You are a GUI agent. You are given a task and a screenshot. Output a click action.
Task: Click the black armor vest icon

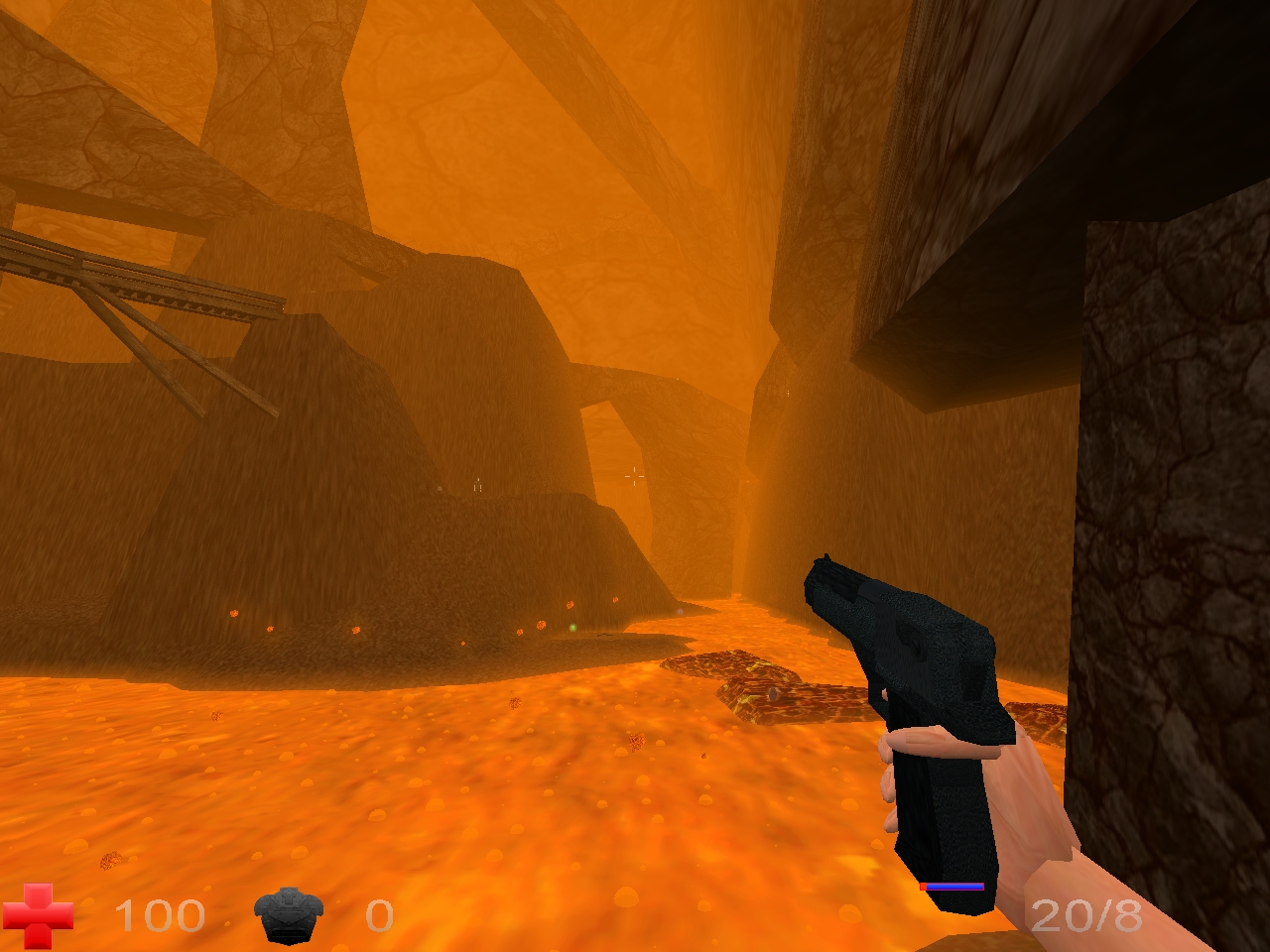click(289, 915)
